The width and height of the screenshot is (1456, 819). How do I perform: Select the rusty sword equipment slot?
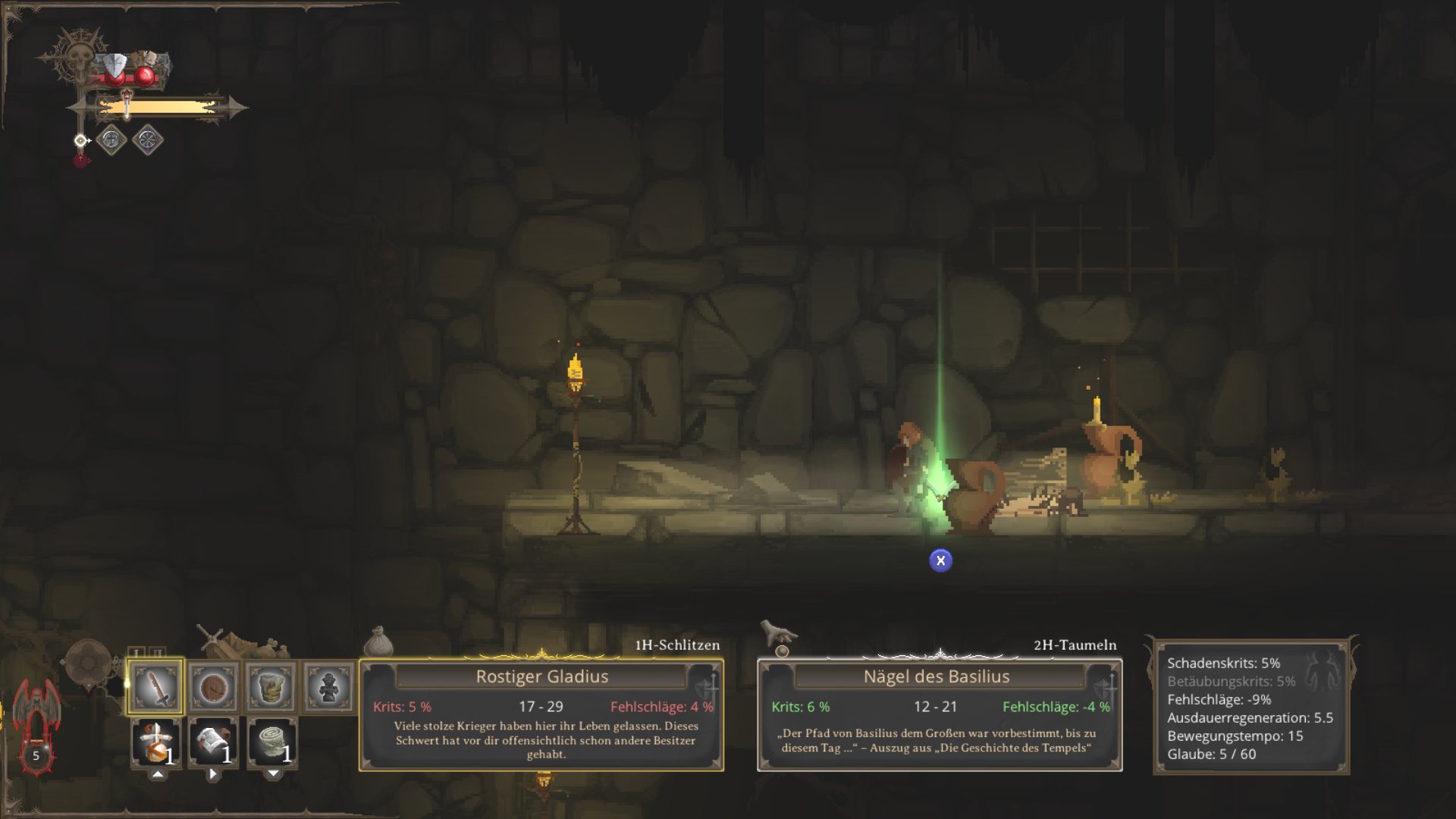(155, 687)
